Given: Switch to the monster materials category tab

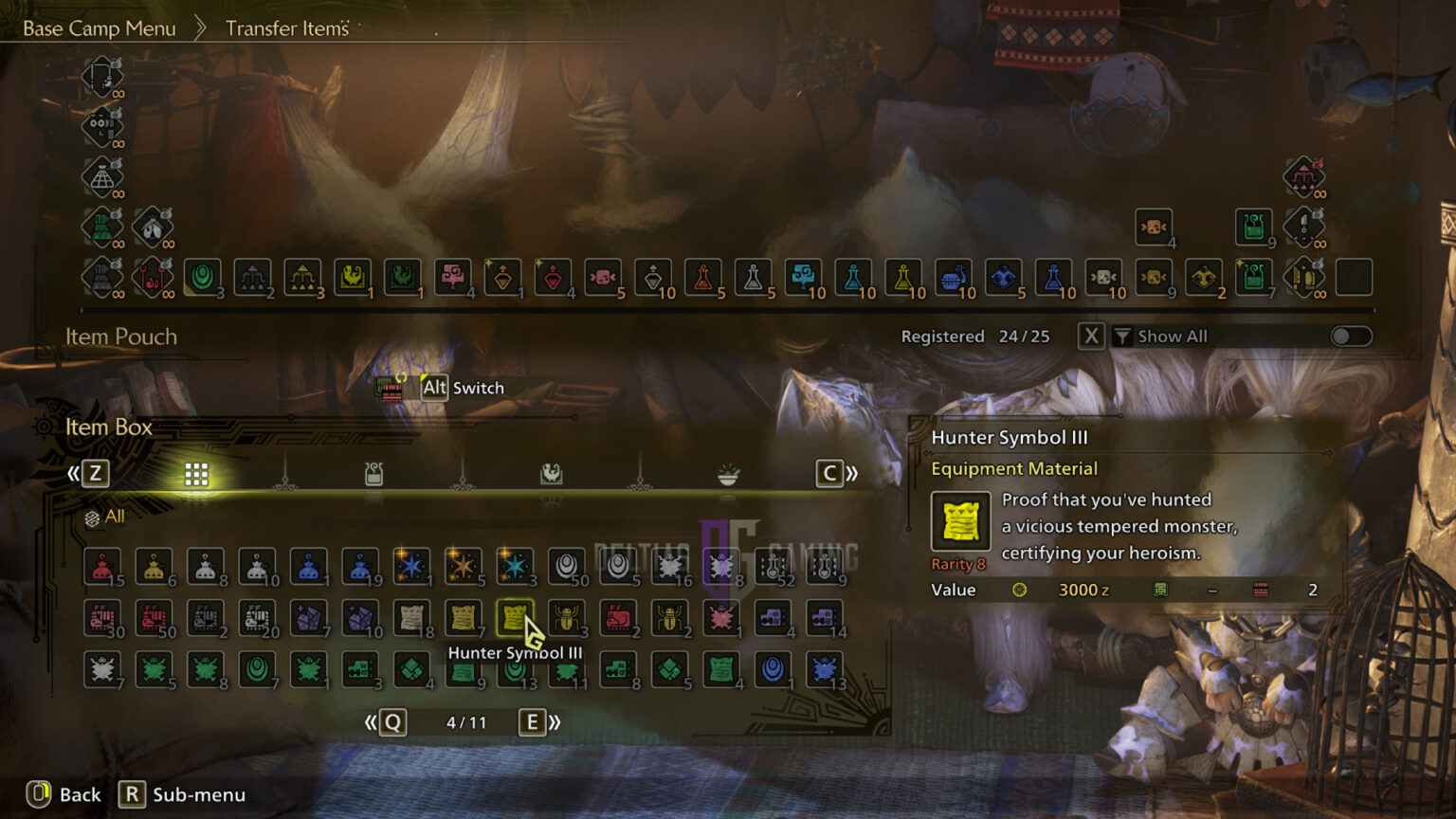Looking at the screenshot, I should (x=551, y=474).
